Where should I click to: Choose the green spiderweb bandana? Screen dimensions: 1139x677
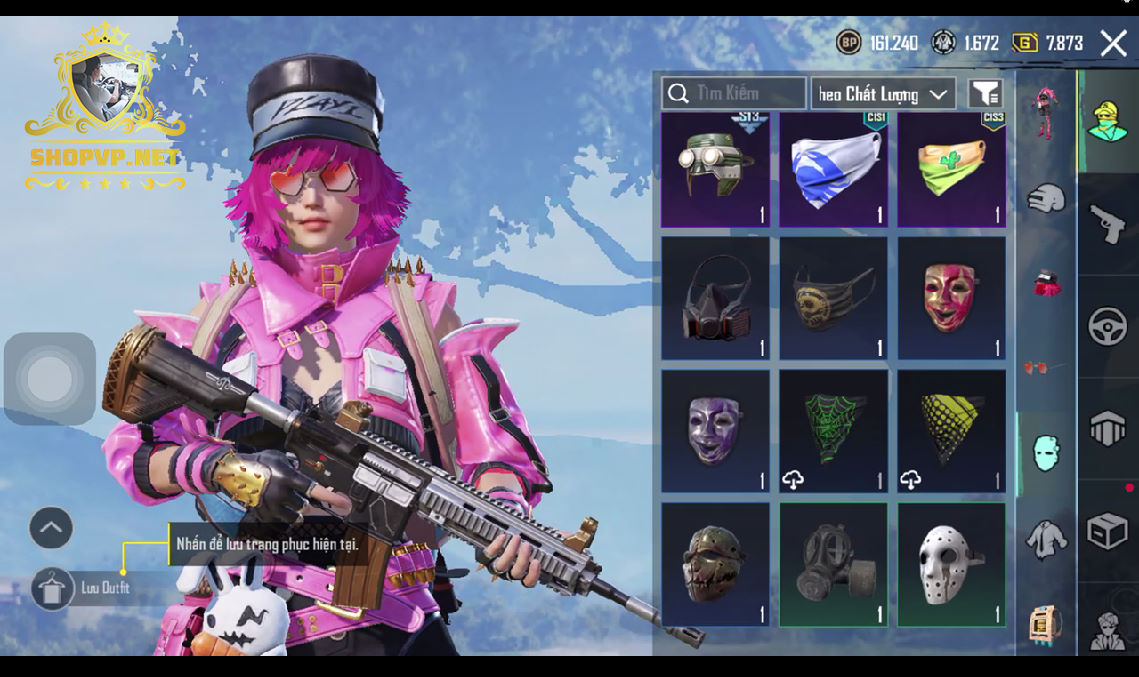point(833,431)
